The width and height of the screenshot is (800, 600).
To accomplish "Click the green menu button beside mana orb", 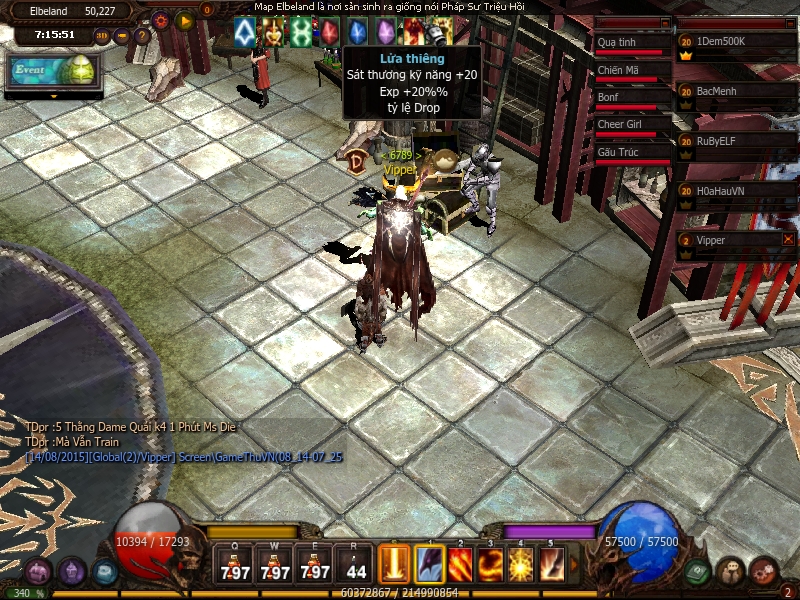I will click(x=699, y=571).
